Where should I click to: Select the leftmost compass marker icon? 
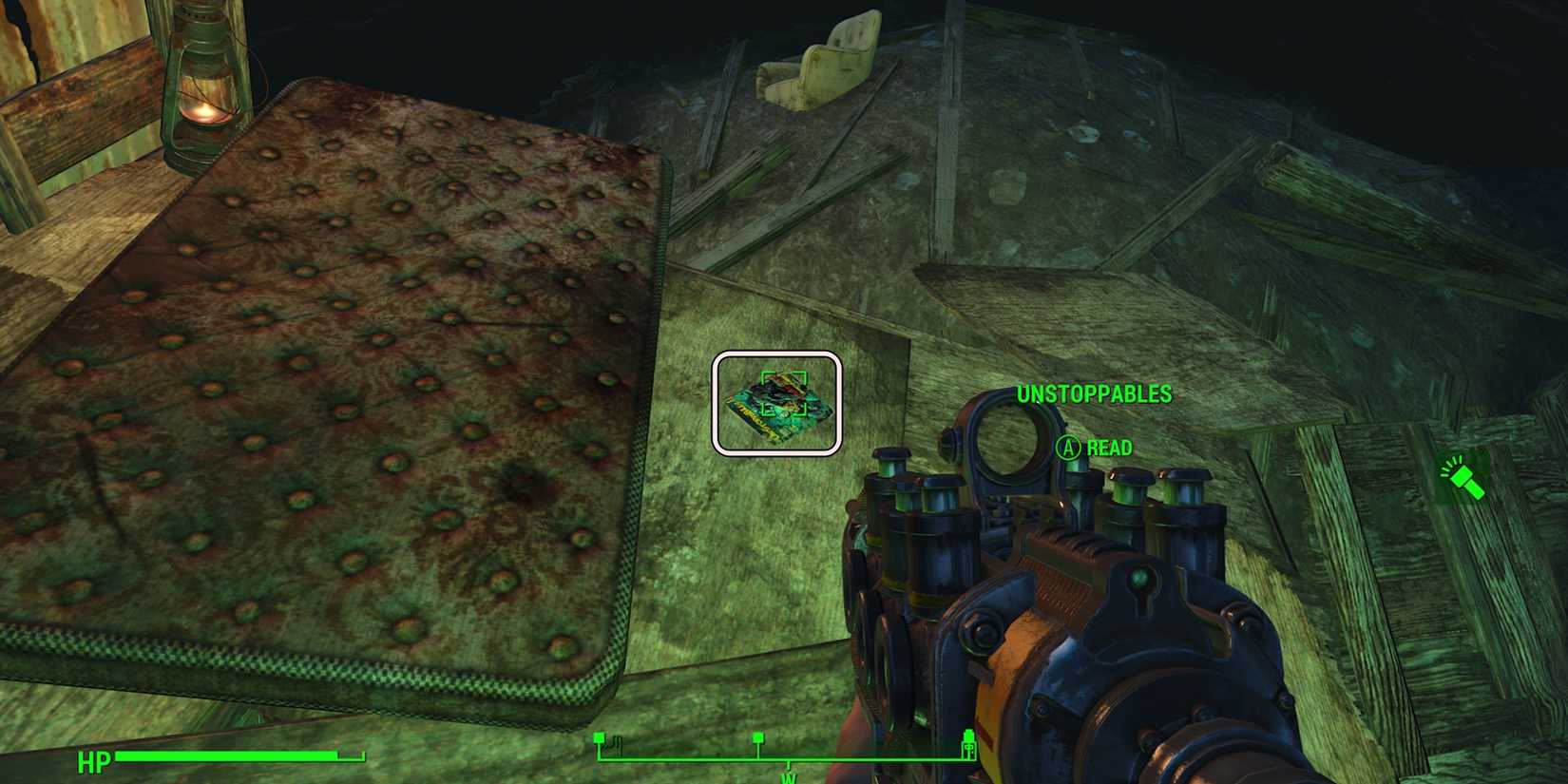click(599, 736)
